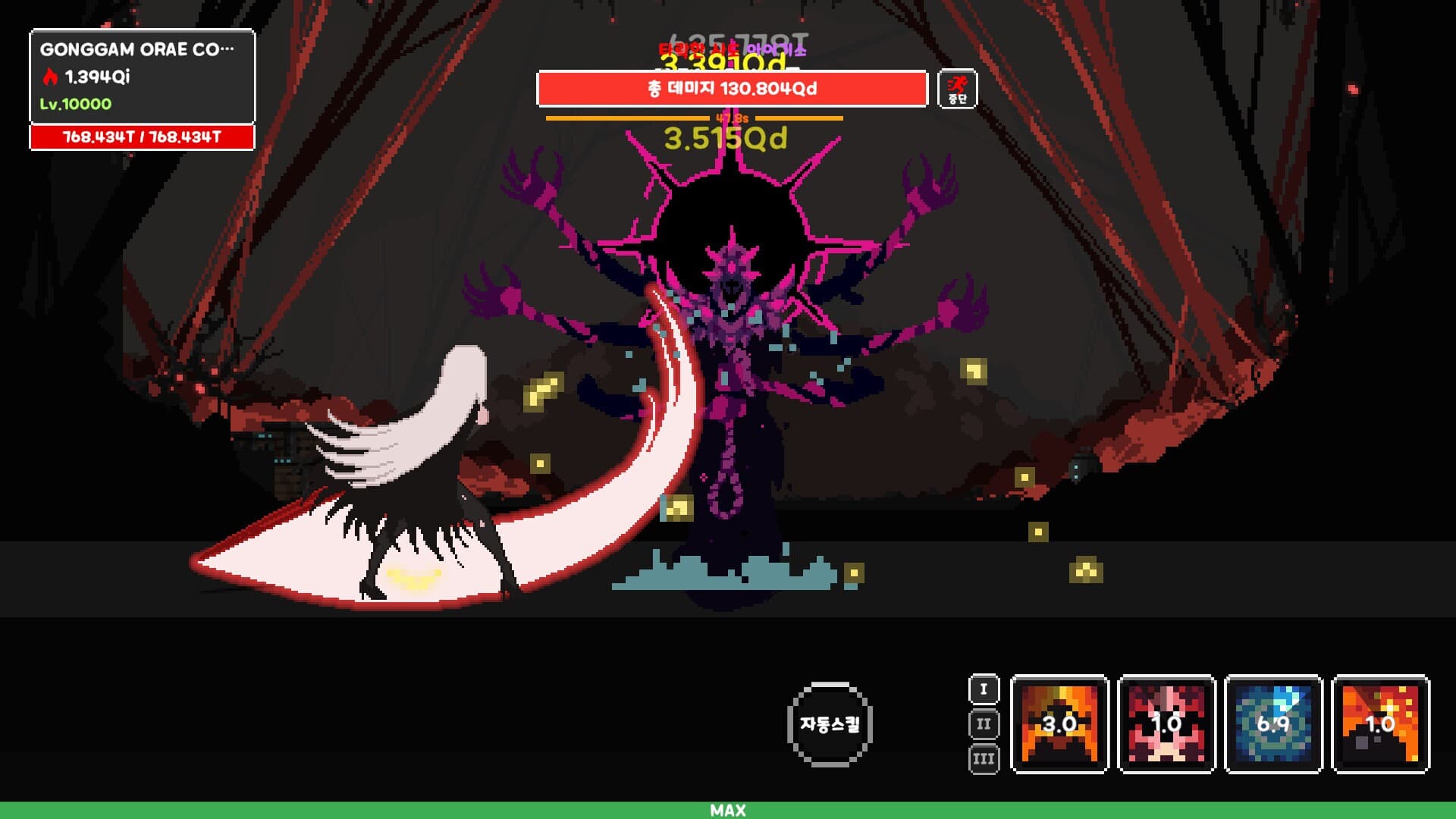Image resolution: width=1456 pixels, height=819 pixels.
Task: Stop the boss fight with the running-man button
Action: pyautogui.click(x=957, y=89)
